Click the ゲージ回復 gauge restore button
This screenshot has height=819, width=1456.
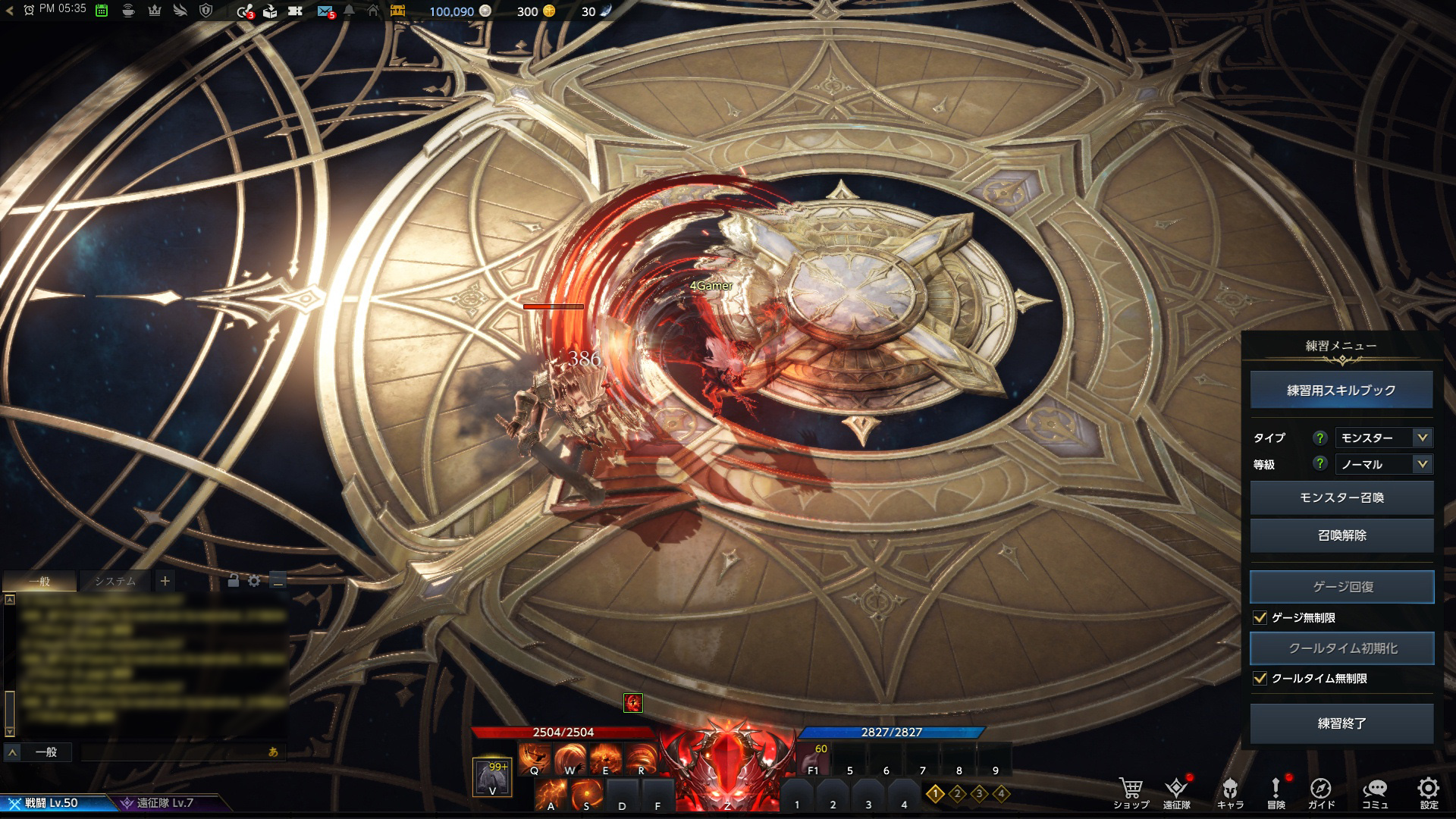1341,587
